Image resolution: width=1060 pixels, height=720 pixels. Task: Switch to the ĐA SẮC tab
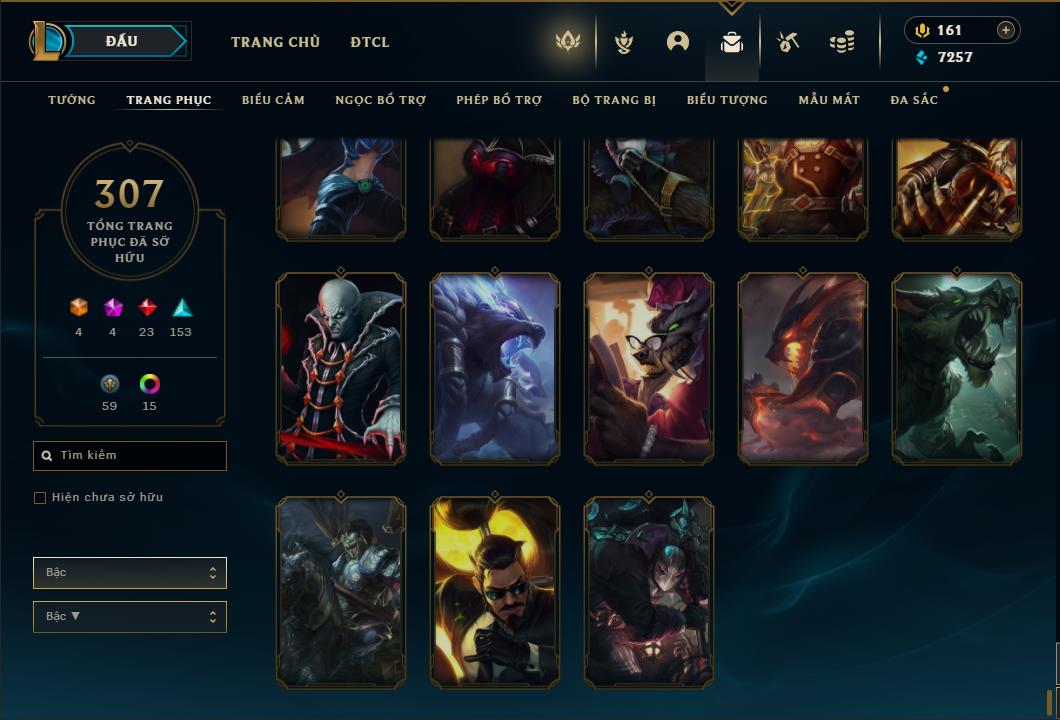click(x=914, y=100)
